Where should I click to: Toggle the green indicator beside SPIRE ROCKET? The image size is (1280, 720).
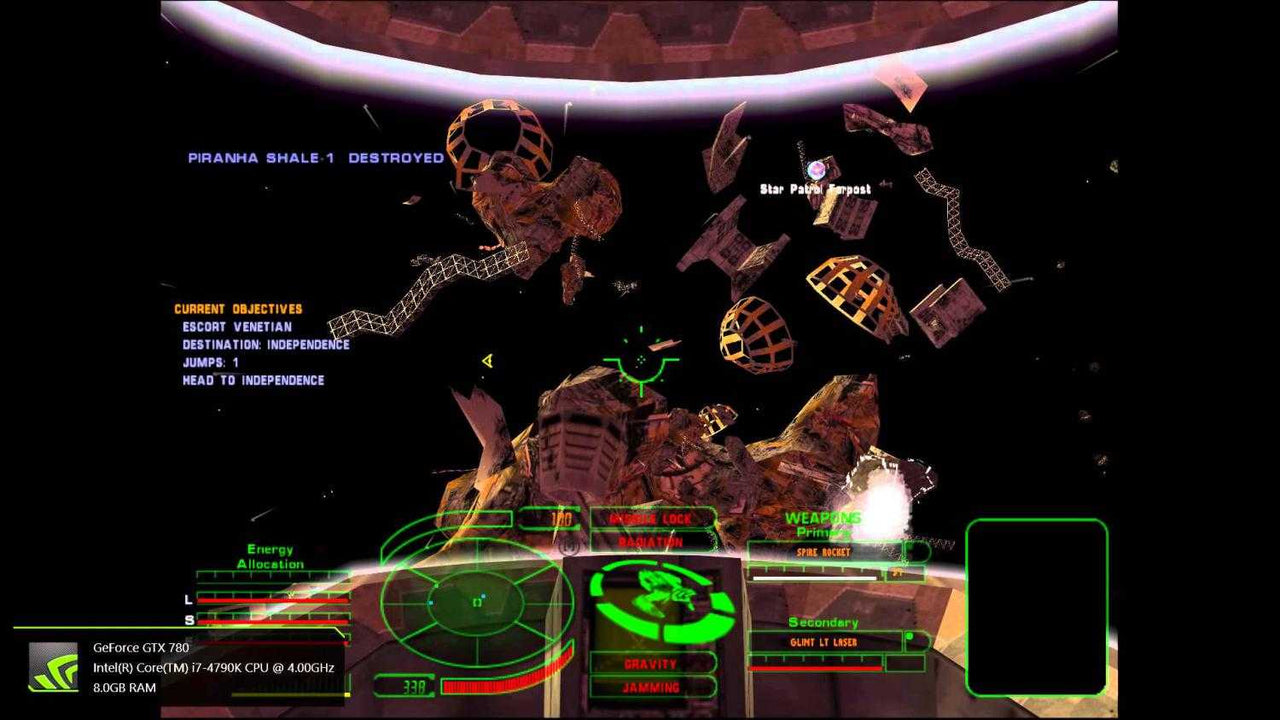click(x=909, y=549)
